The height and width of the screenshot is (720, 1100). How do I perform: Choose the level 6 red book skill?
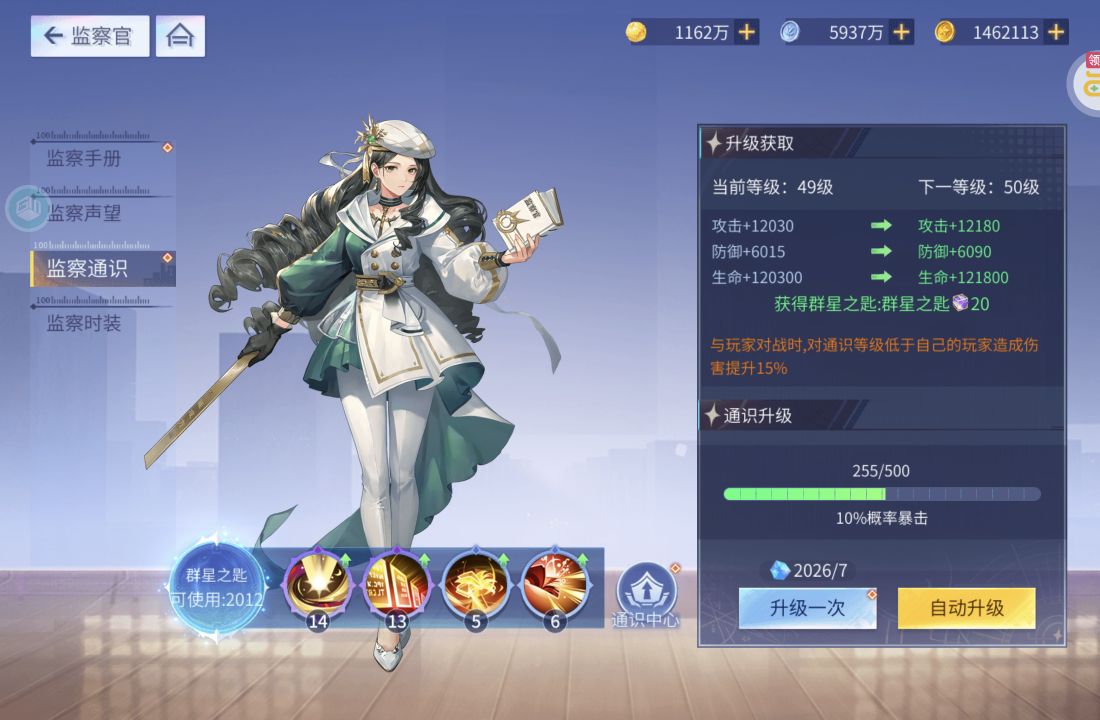click(x=556, y=587)
